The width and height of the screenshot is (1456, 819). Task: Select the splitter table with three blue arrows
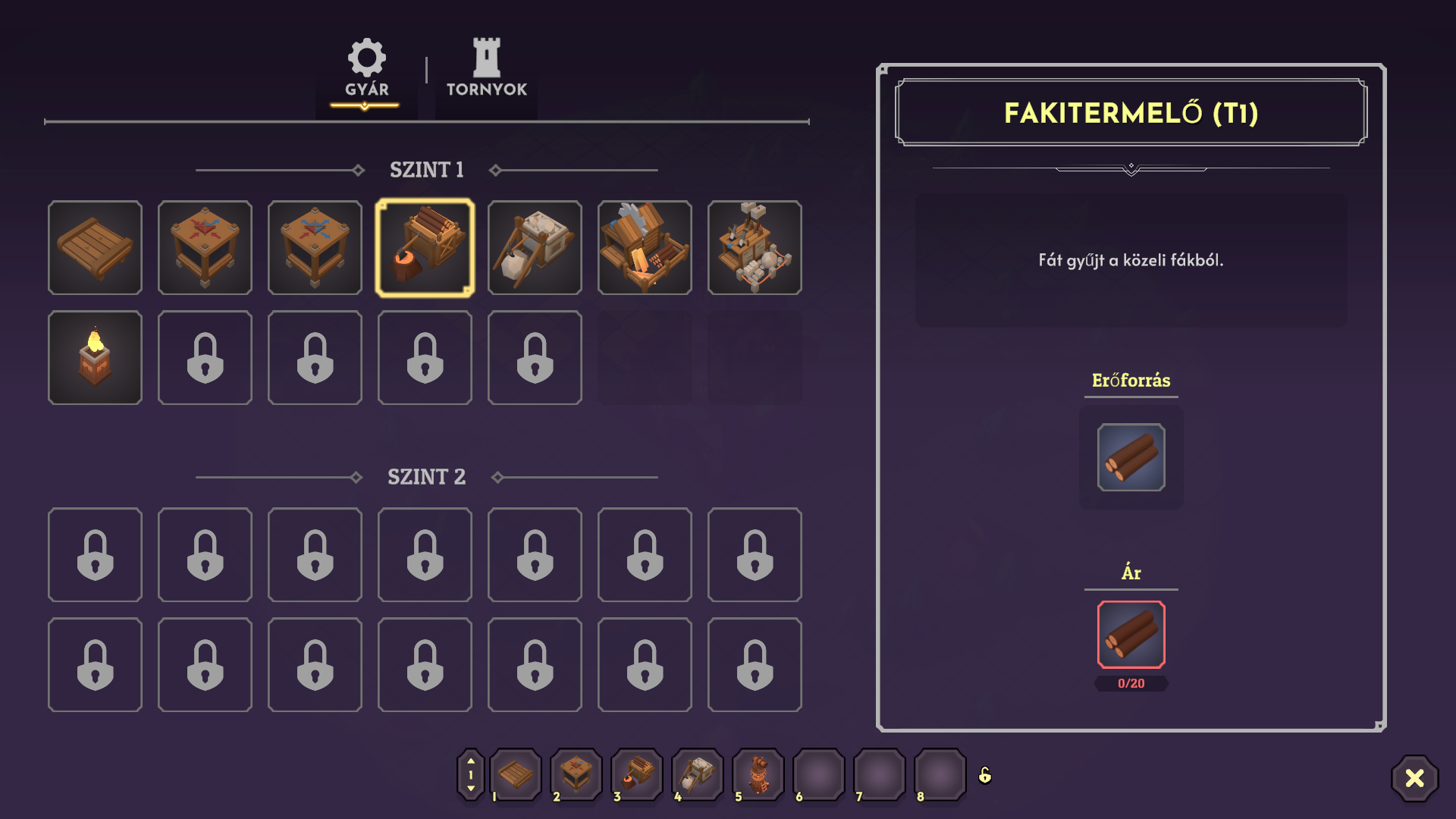click(x=315, y=247)
